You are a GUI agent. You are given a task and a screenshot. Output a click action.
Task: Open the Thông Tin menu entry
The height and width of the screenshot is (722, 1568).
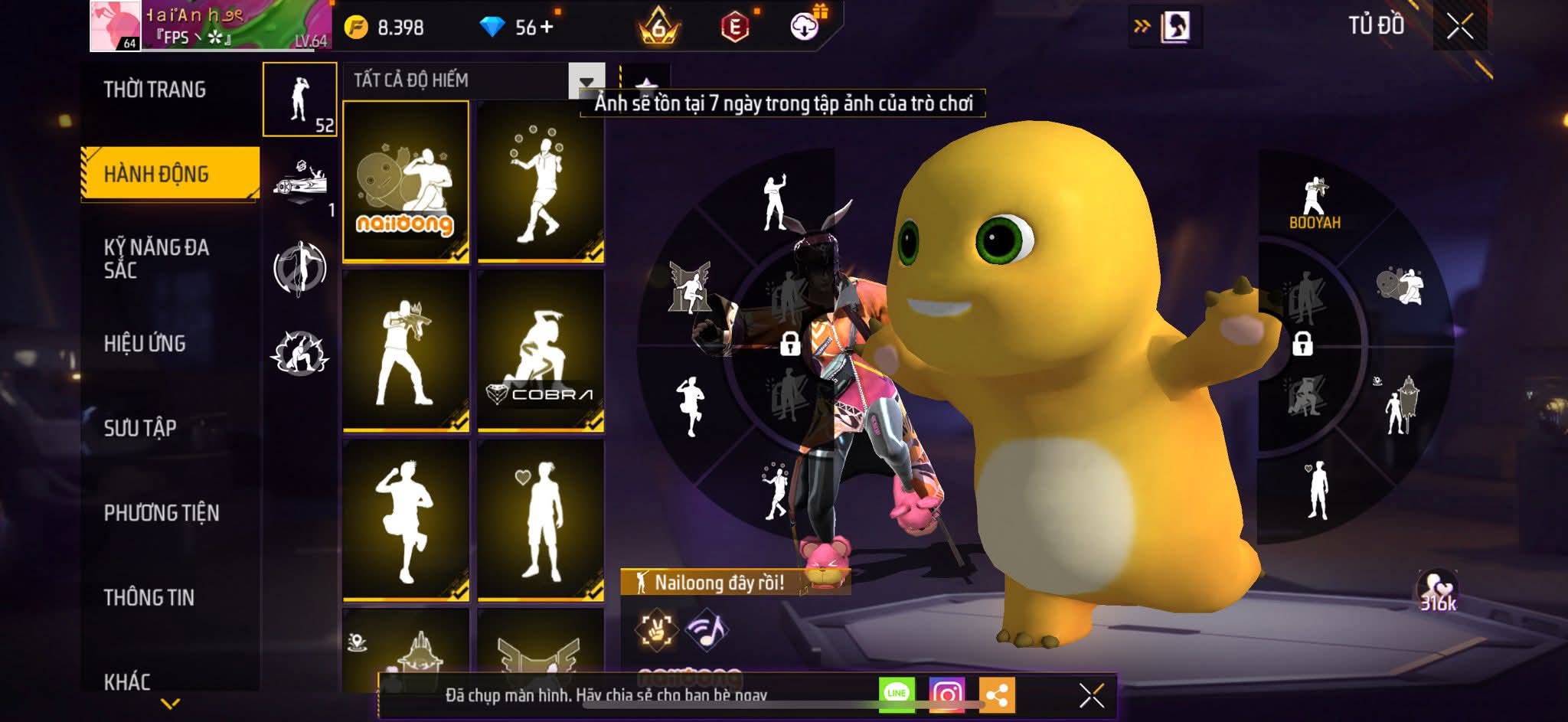point(149,597)
